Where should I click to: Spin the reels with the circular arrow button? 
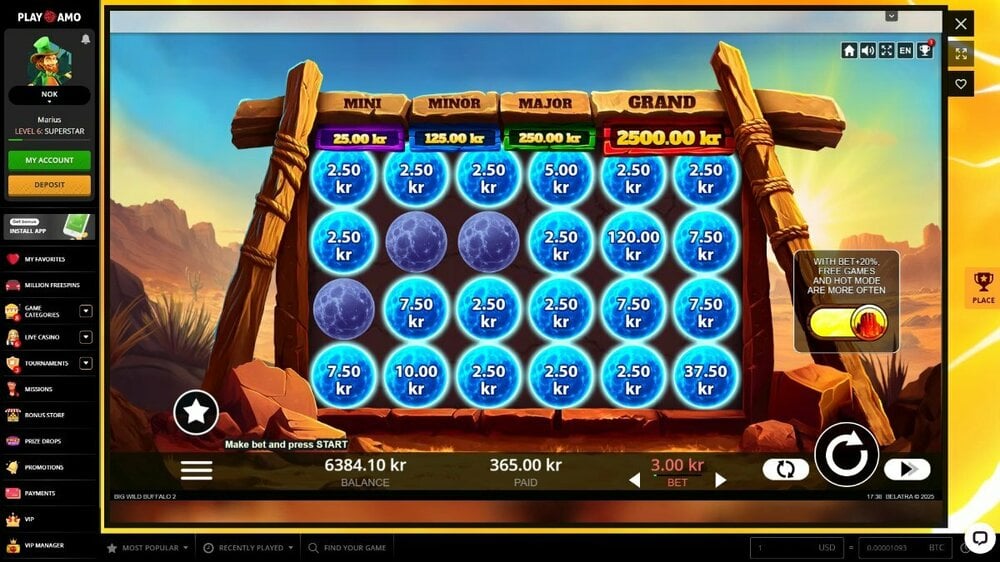tap(846, 455)
